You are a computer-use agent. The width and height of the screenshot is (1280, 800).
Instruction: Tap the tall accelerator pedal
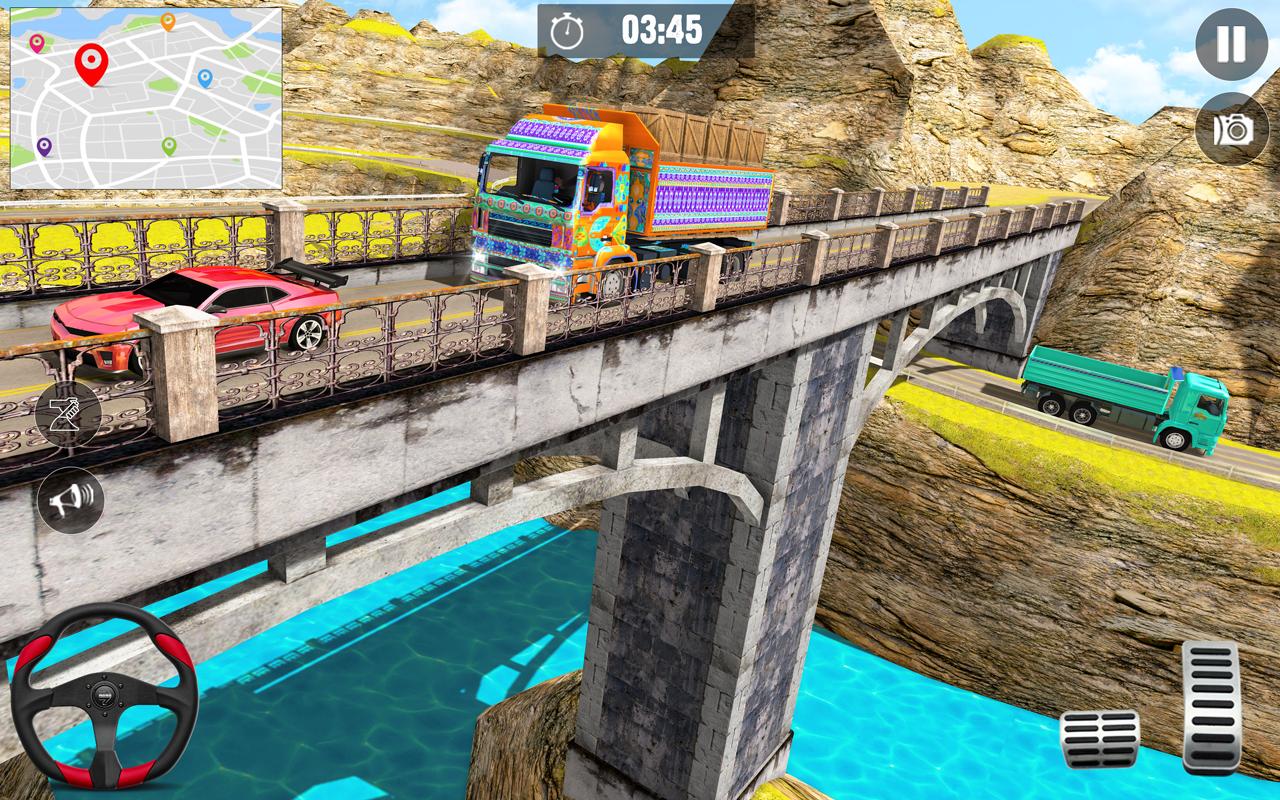click(1210, 706)
